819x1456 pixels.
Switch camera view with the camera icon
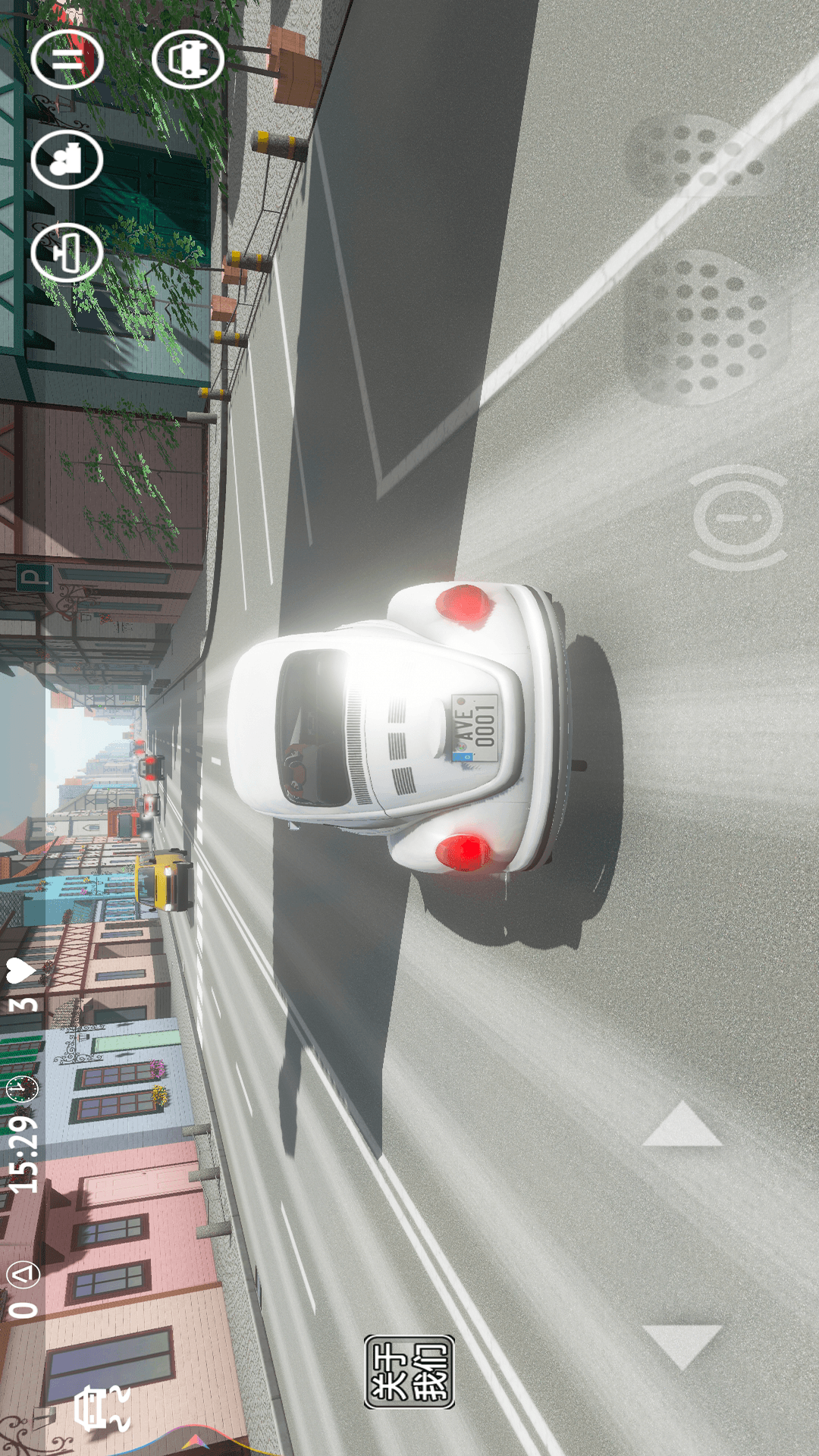click(x=67, y=158)
